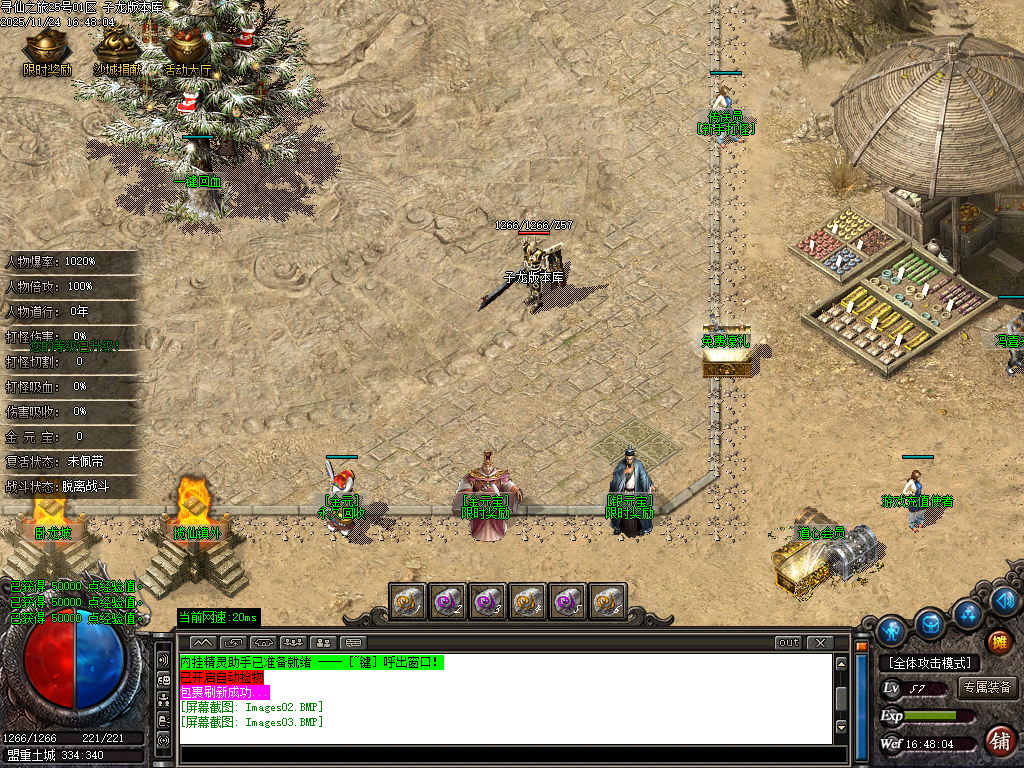Open the 活动大厅 event hall icon
This screenshot has height=768, width=1024.
187,46
